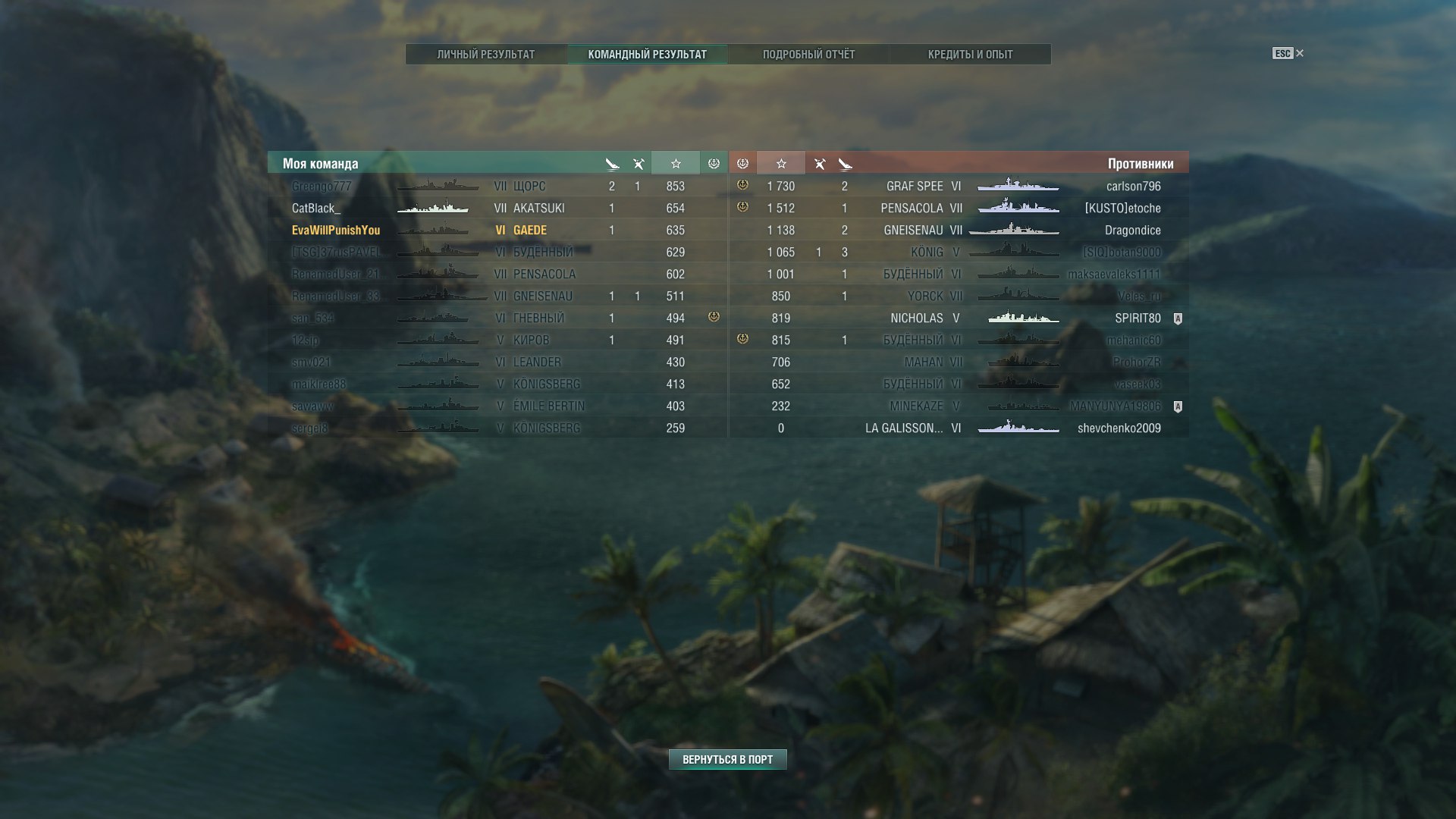Switch to the Личный результат tab
The width and height of the screenshot is (1456, 819).
tap(485, 55)
